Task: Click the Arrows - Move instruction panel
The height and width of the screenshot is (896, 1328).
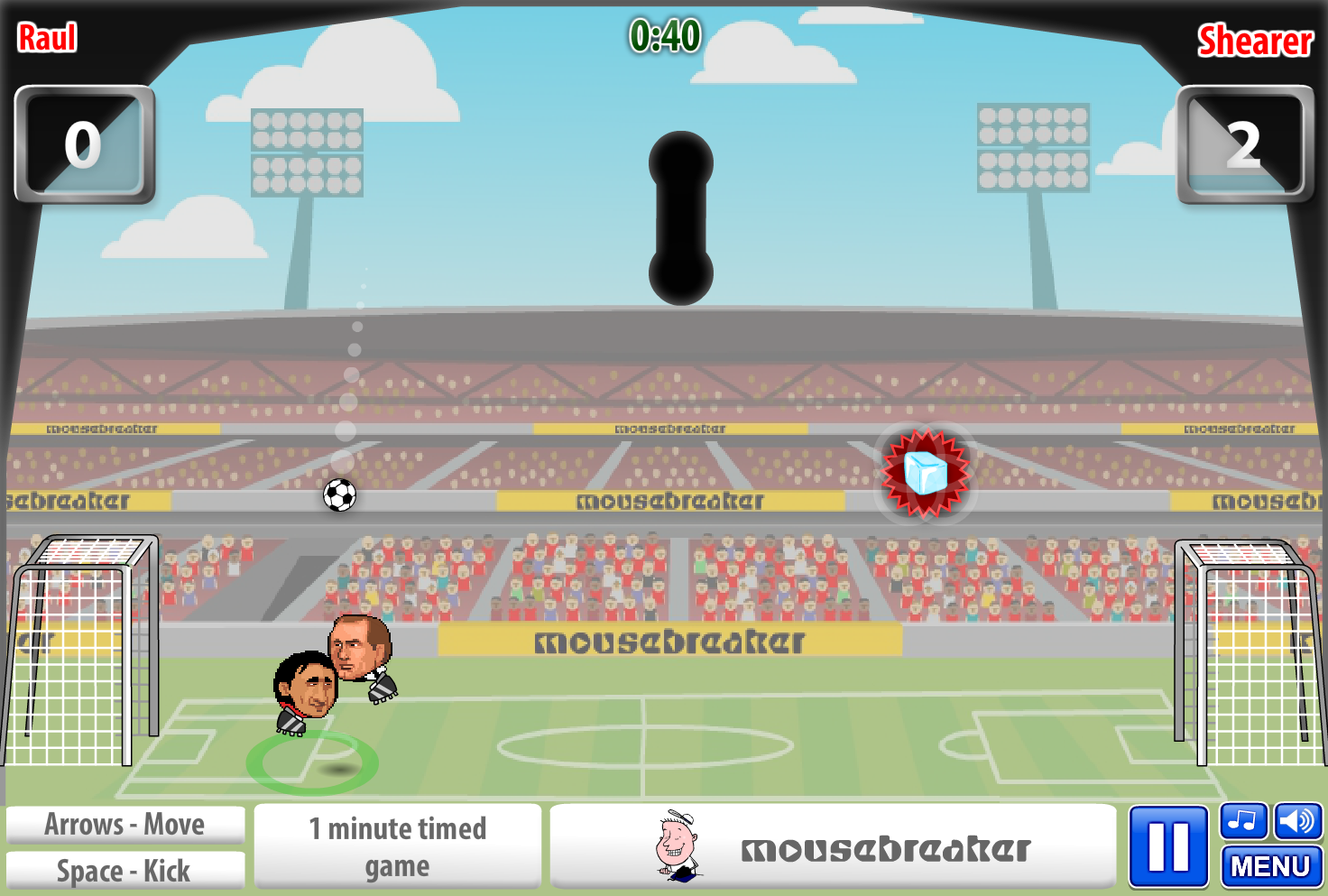Action: [x=126, y=824]
